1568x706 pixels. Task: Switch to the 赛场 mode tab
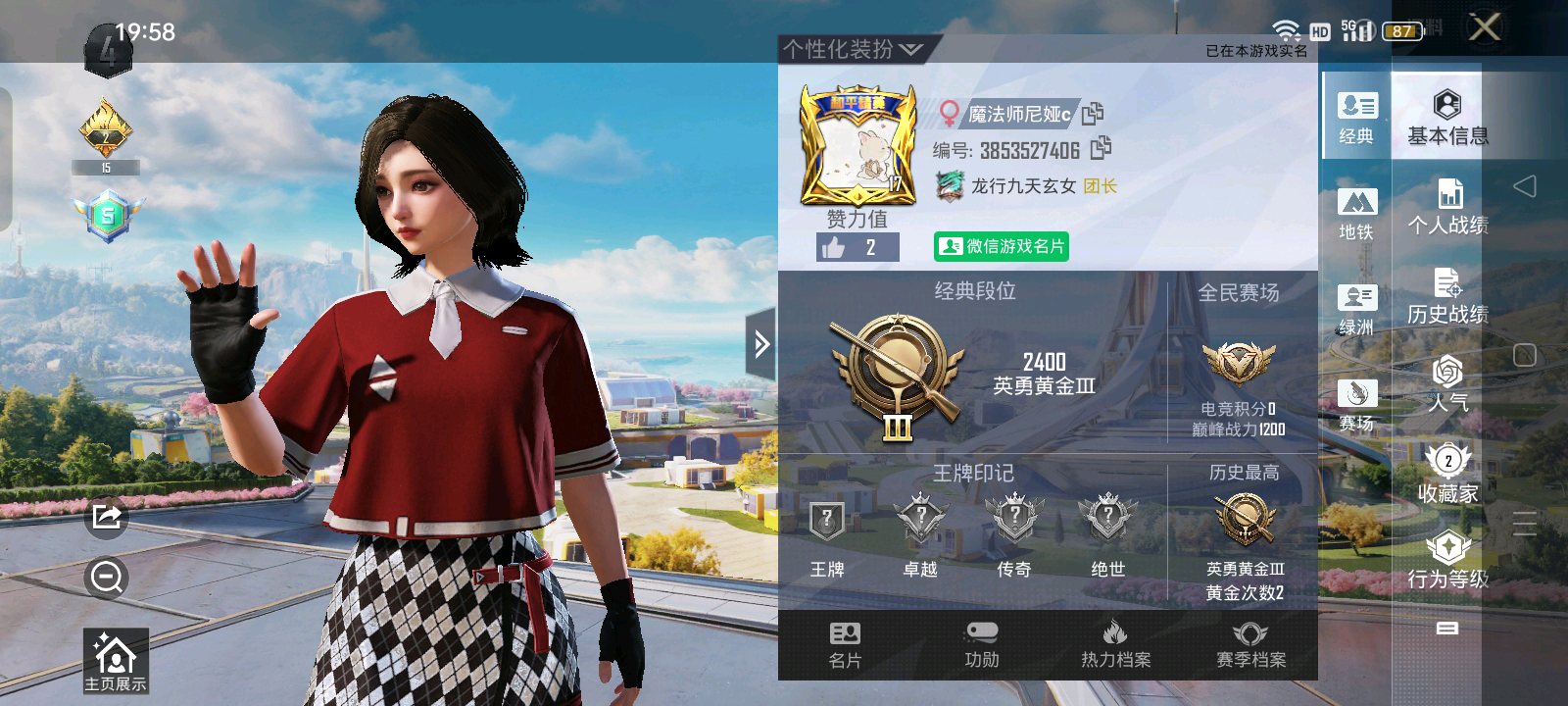[x=1356, y=405]
